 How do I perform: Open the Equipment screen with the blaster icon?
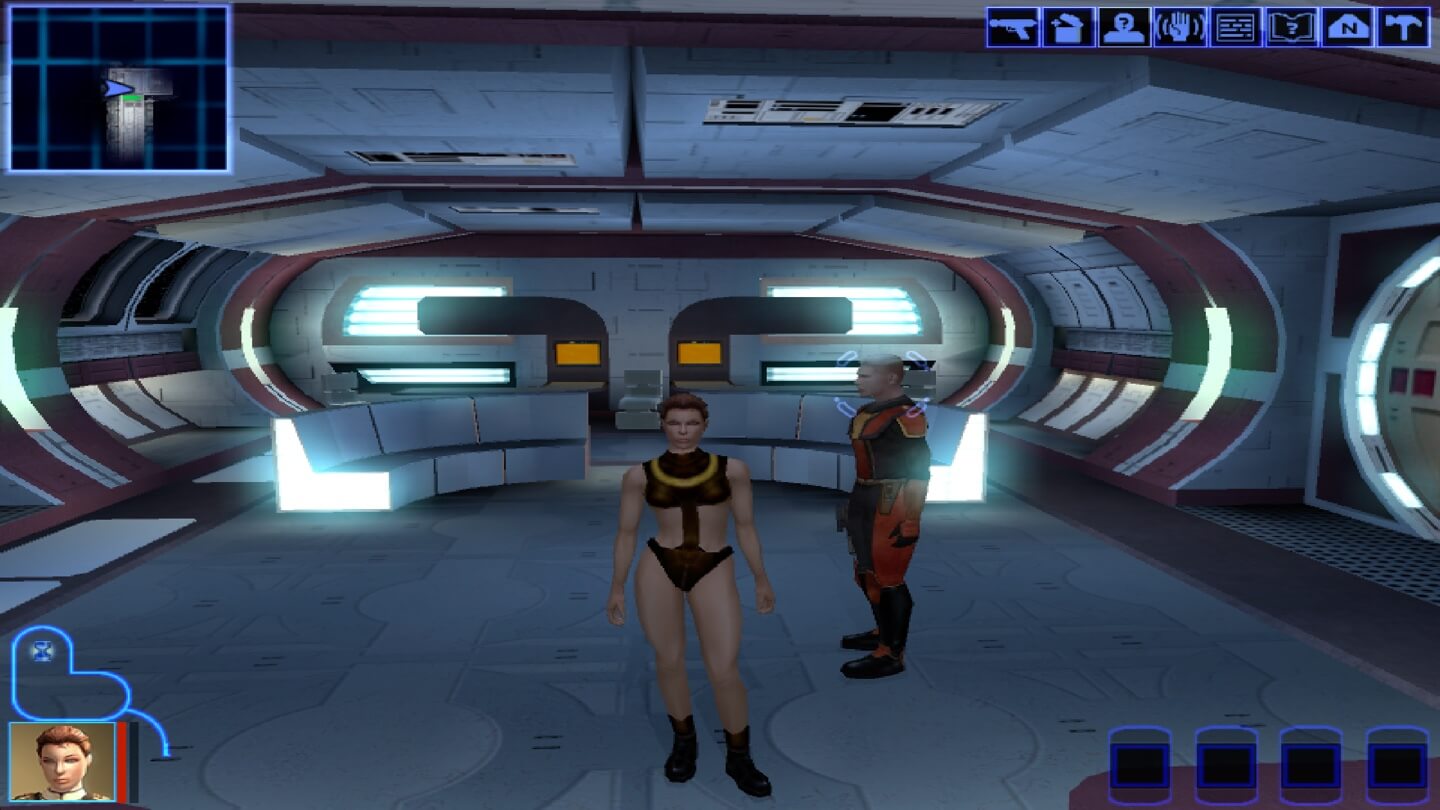[1012, 27]
